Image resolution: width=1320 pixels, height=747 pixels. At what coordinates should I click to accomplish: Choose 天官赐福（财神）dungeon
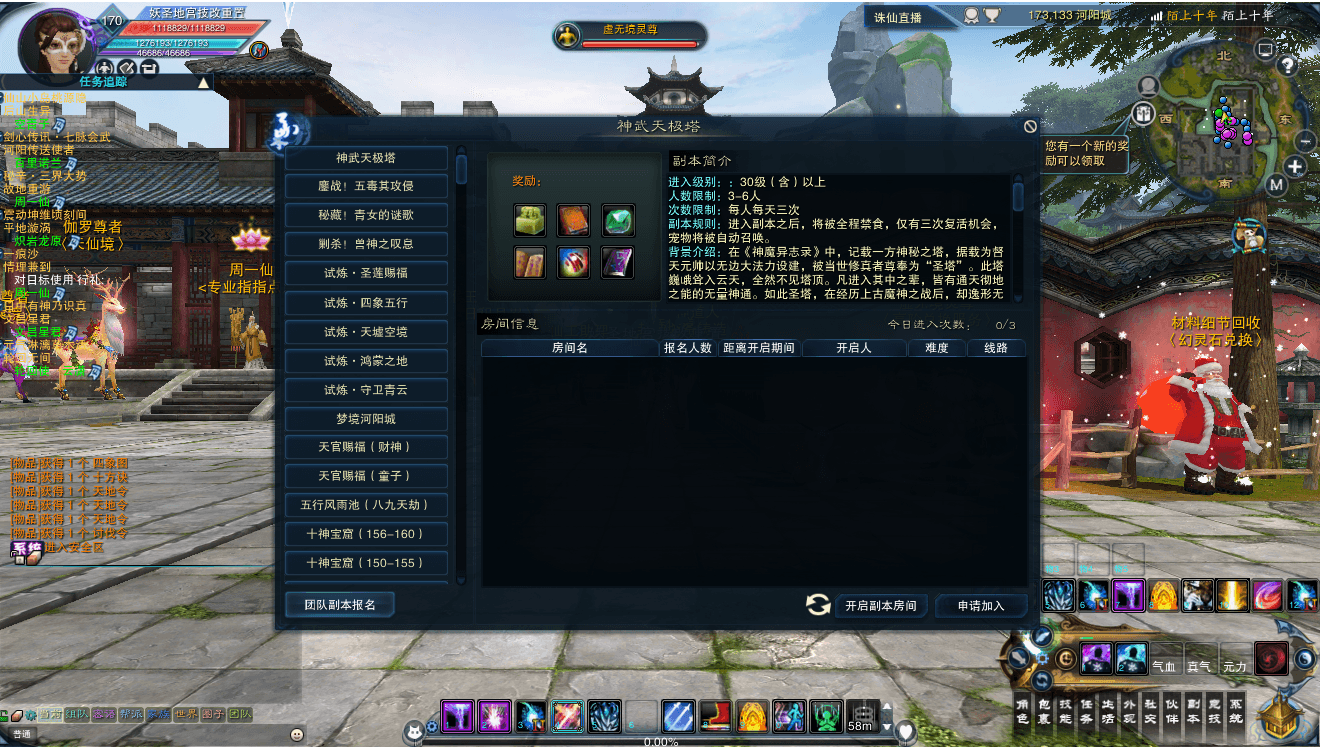(366, 447)
